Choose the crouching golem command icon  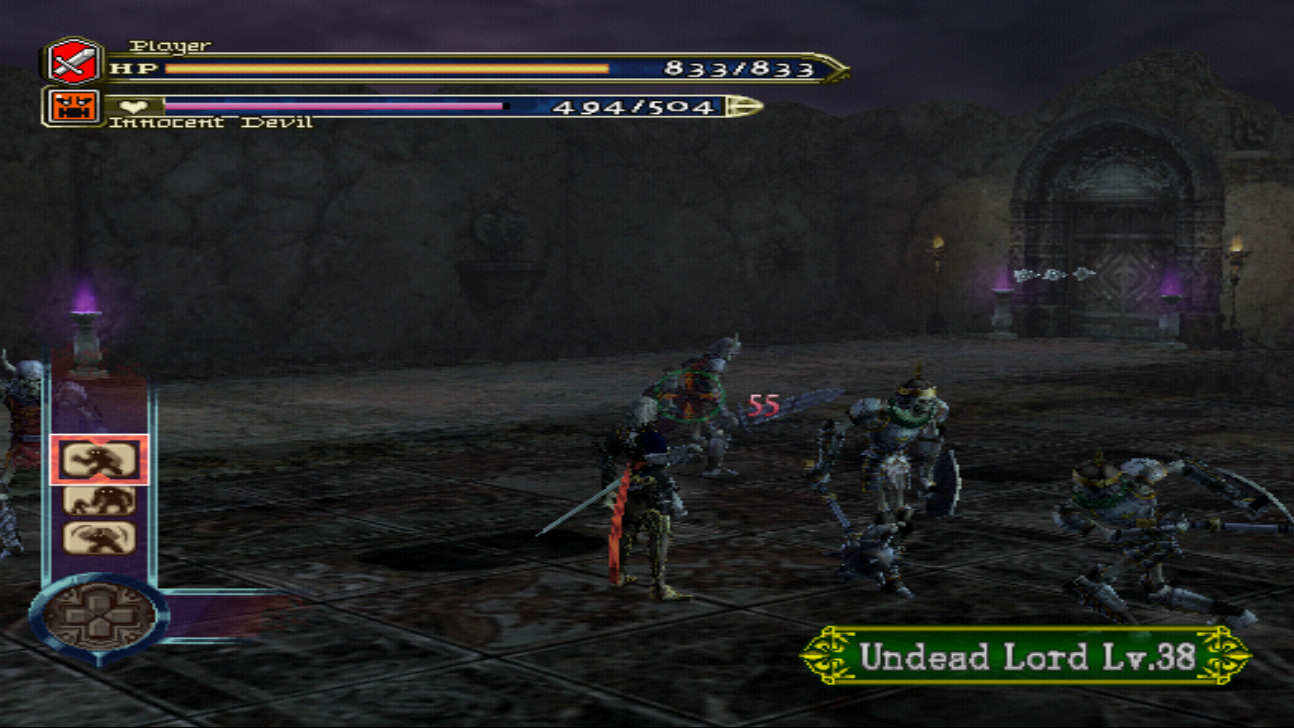tap(99, 499)
